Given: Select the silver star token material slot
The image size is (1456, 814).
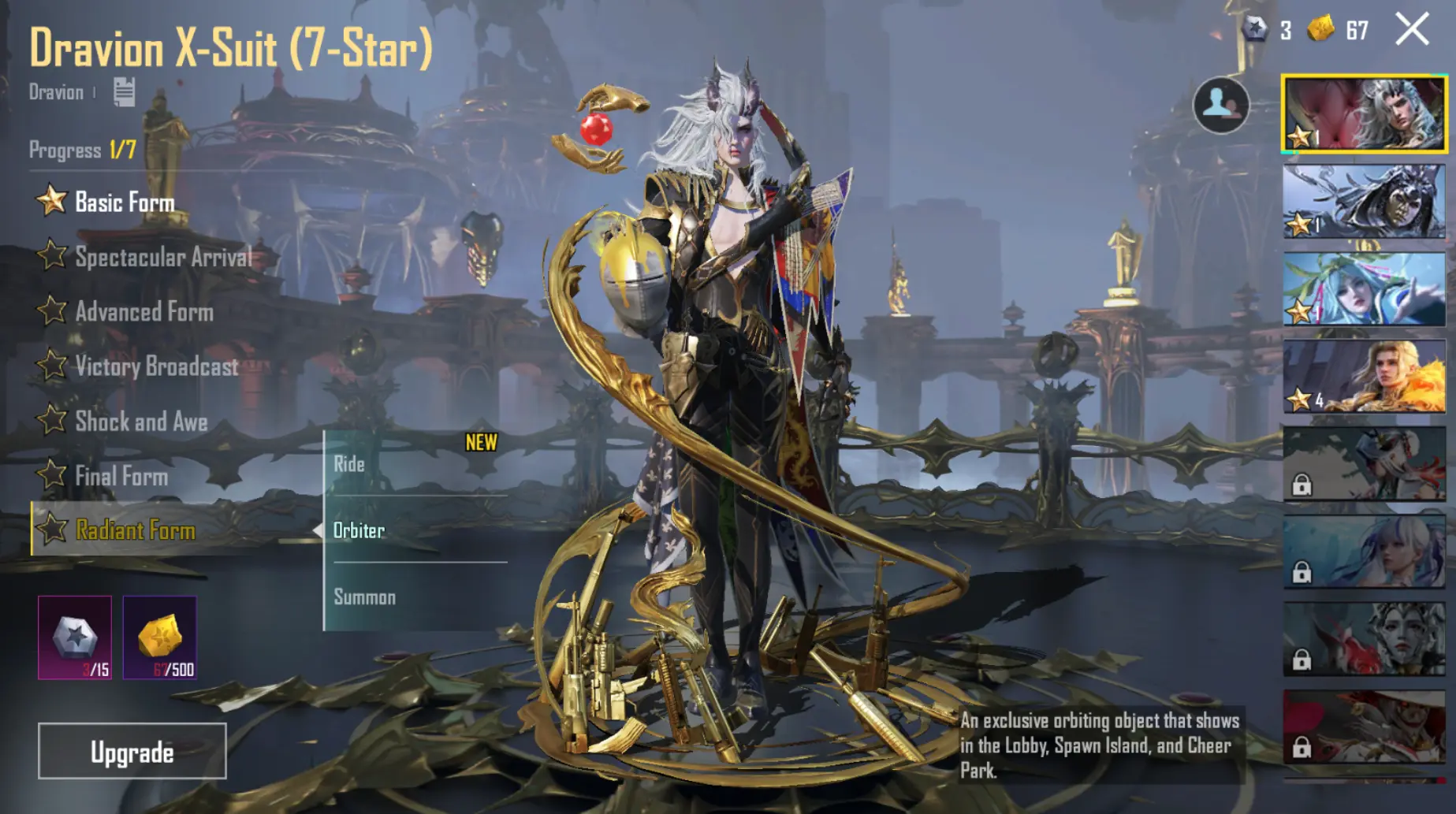Looking at the screenshot, I should click(75, 637).
